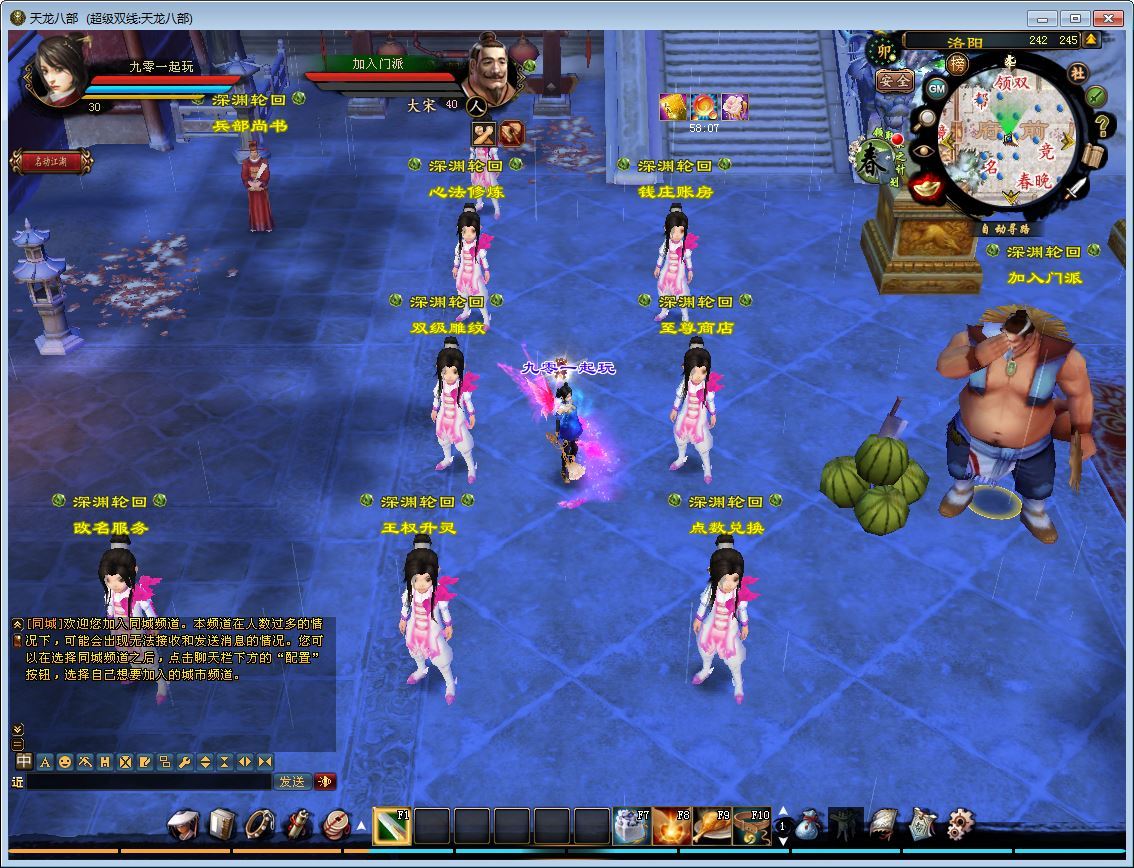The height and width of the screenshot is (868, 1134).
Task: Open the 榜 ranking button
Action: (958, 64)
